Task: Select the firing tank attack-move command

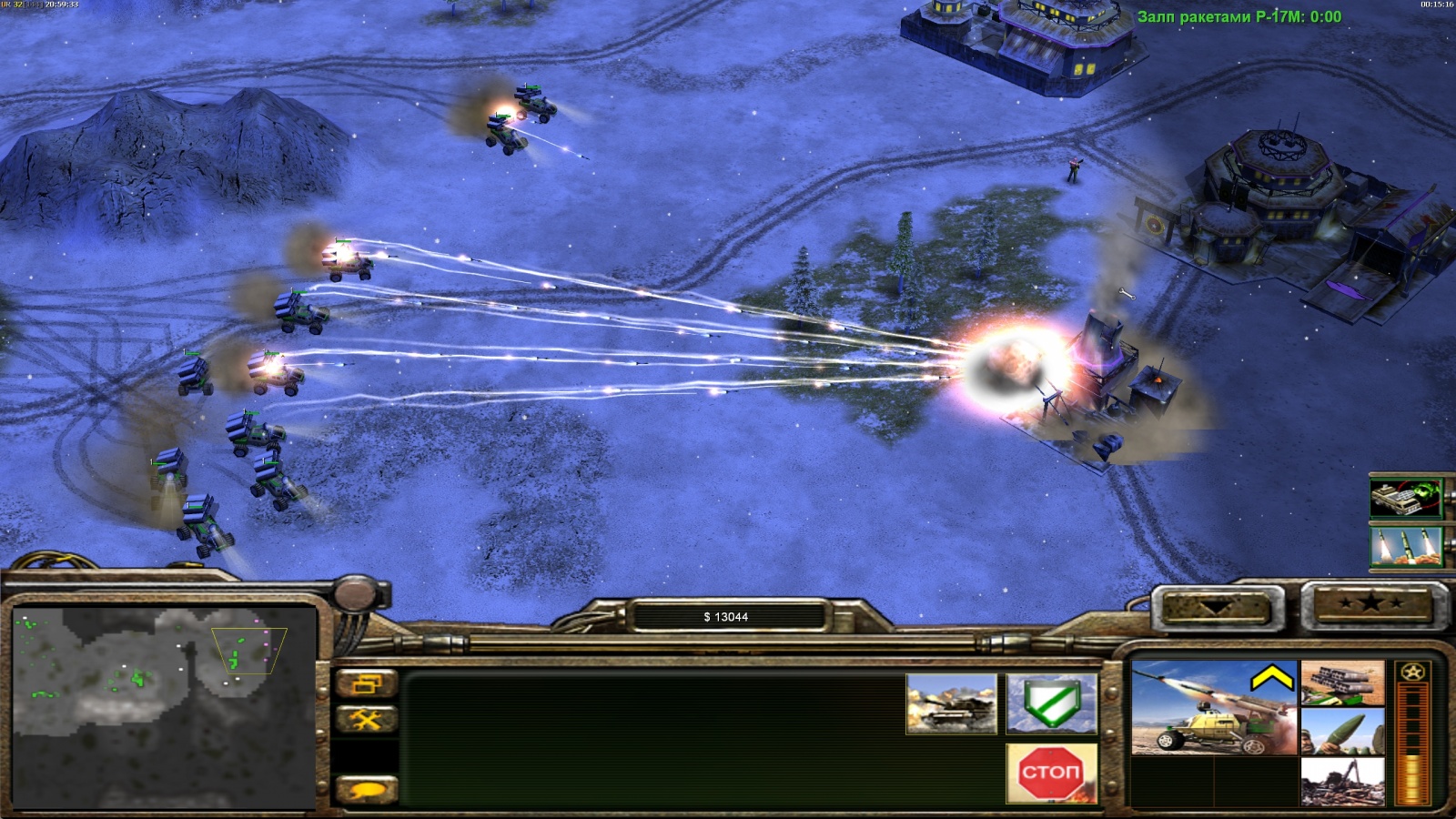Action: coord(951,703)
